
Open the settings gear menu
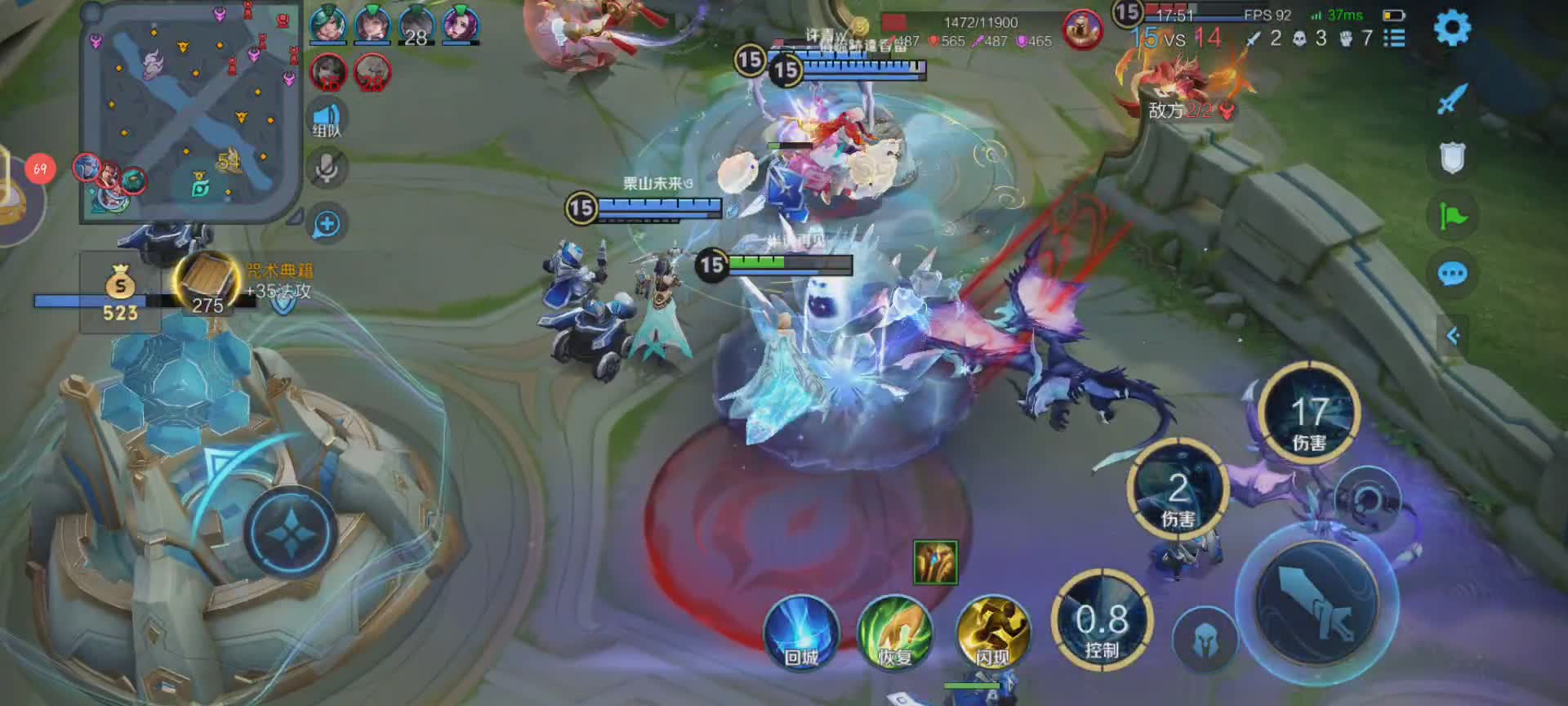[1452, 29]
